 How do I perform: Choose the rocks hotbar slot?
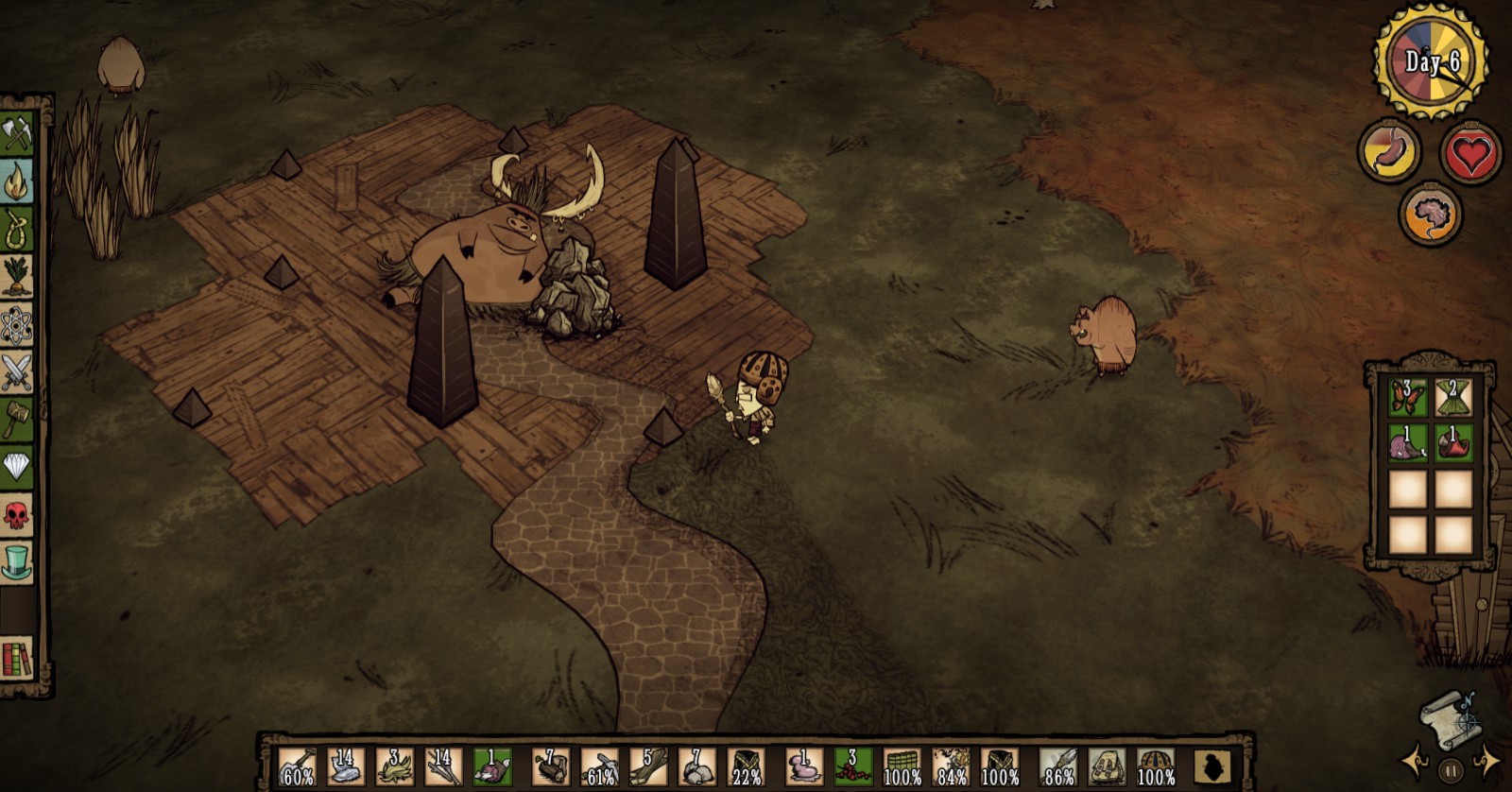697,766
